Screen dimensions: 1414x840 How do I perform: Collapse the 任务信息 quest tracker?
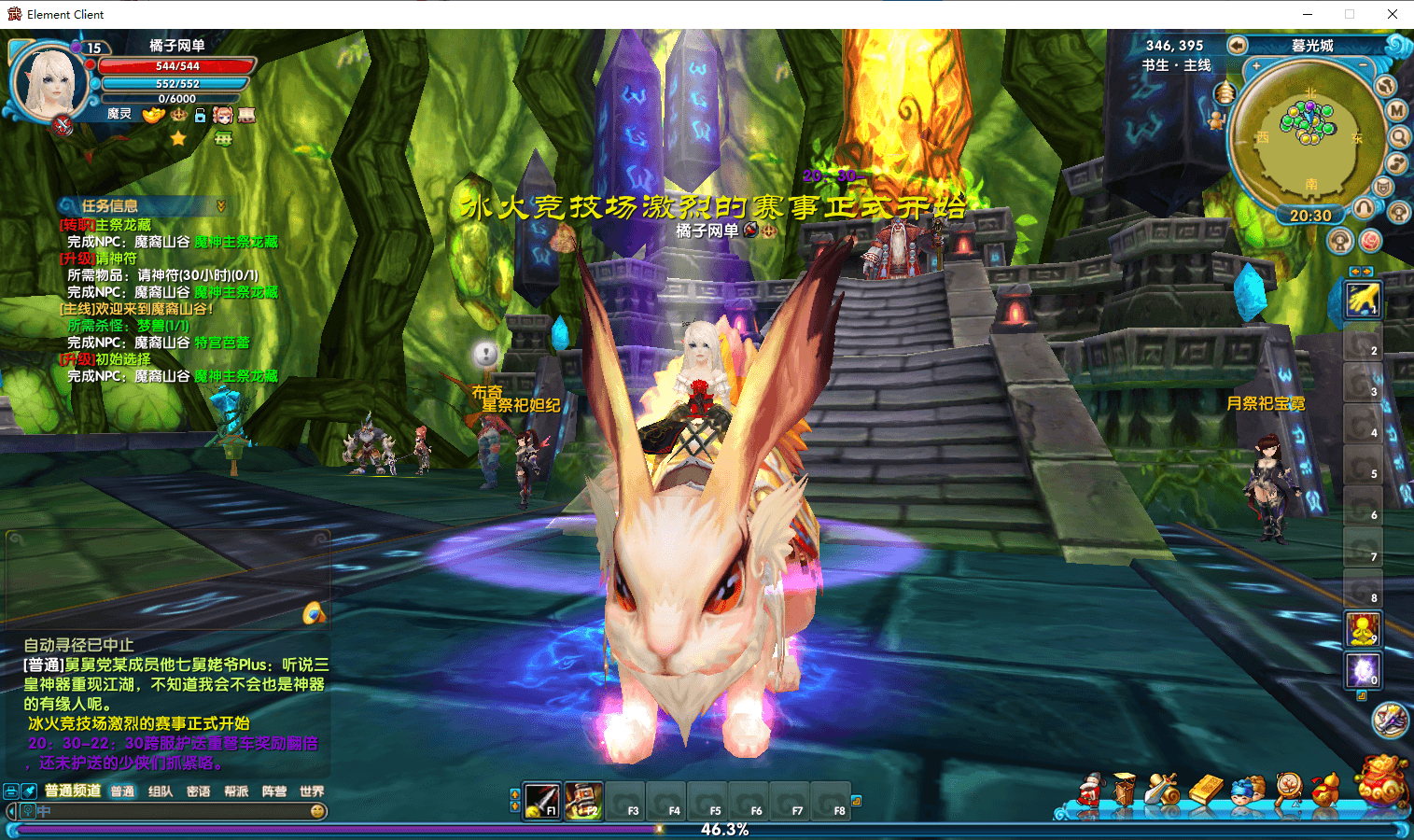(x=221, y=206)
